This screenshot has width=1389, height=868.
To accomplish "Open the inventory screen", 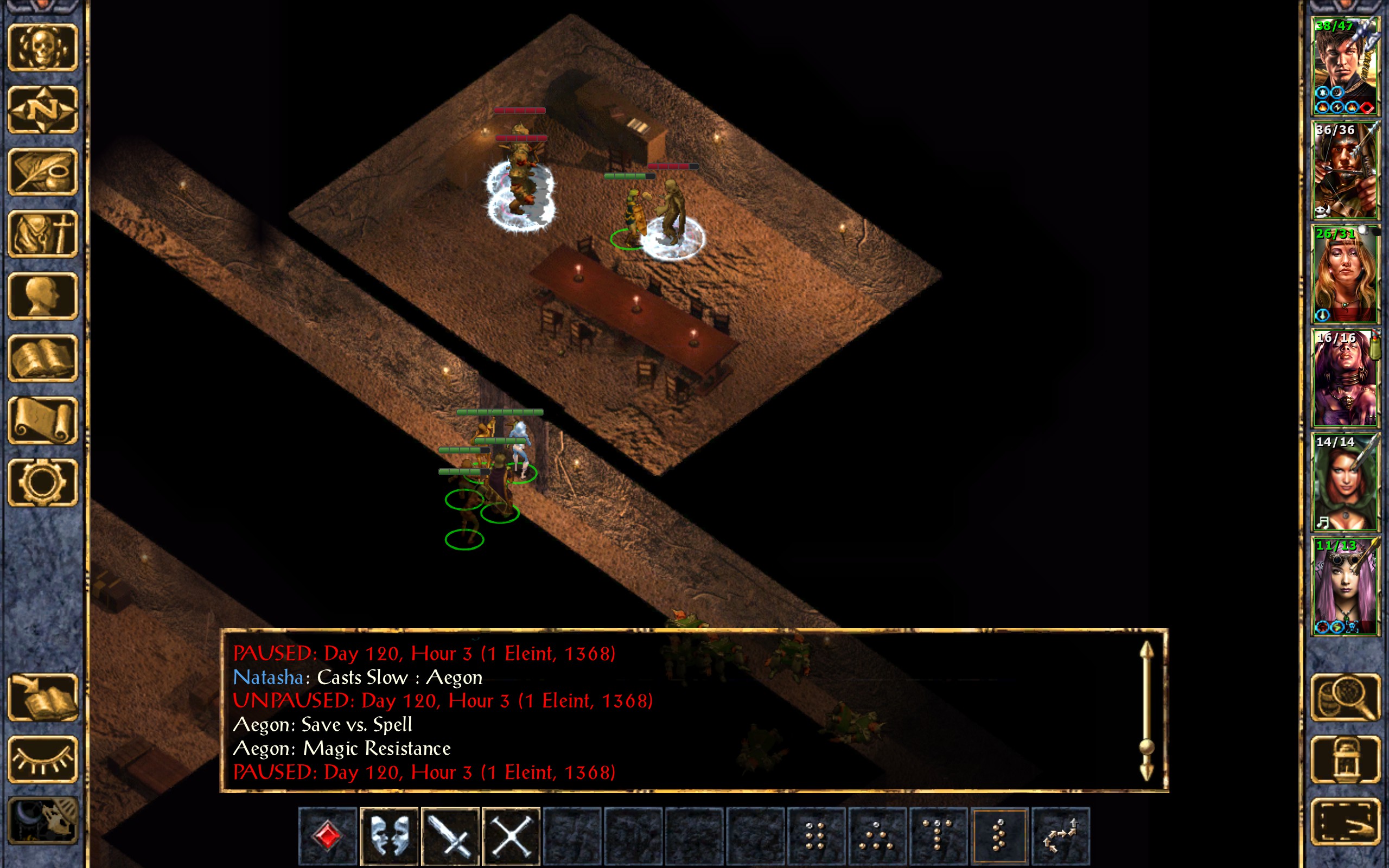I will point(42,234).
